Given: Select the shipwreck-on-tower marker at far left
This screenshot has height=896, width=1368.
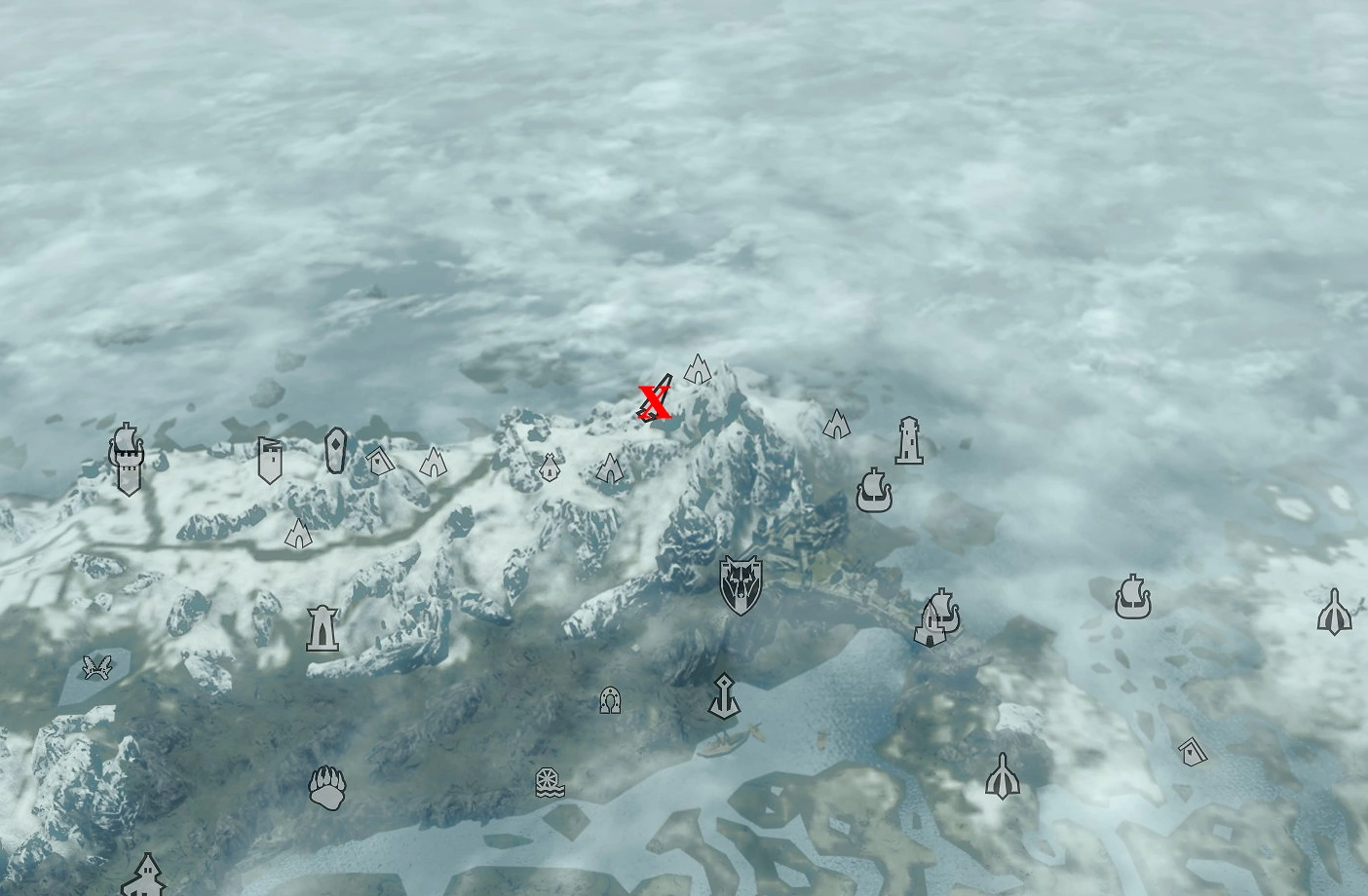Looking at the screenshot, I should point(126,456).
